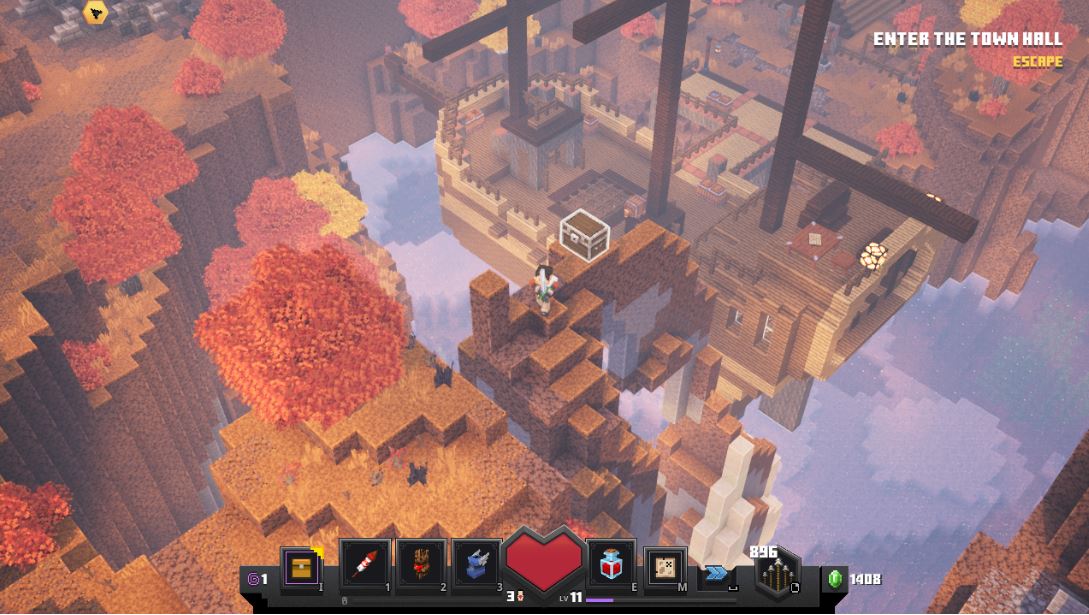The width and height of the screenshot is (1089, 615).
Task: Open the map scroll icon
Action: 665,566
